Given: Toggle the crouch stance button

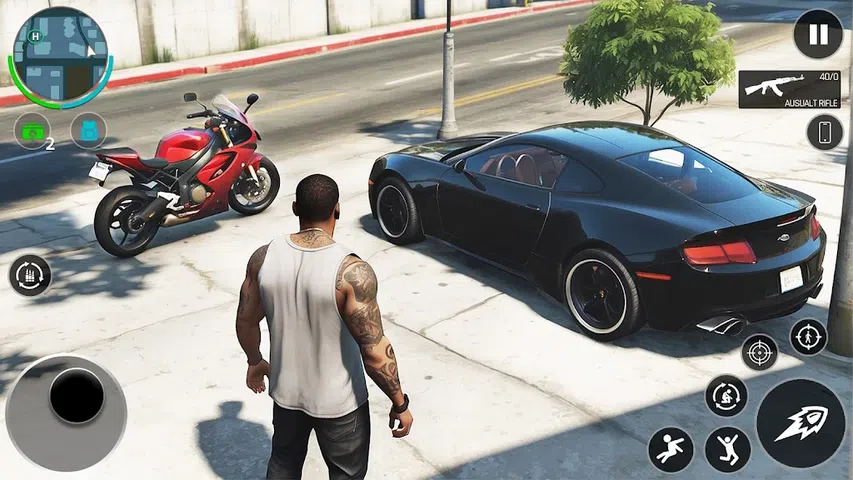Looking at the screenshot, I should pyautogui.click(x=726, y=396).
